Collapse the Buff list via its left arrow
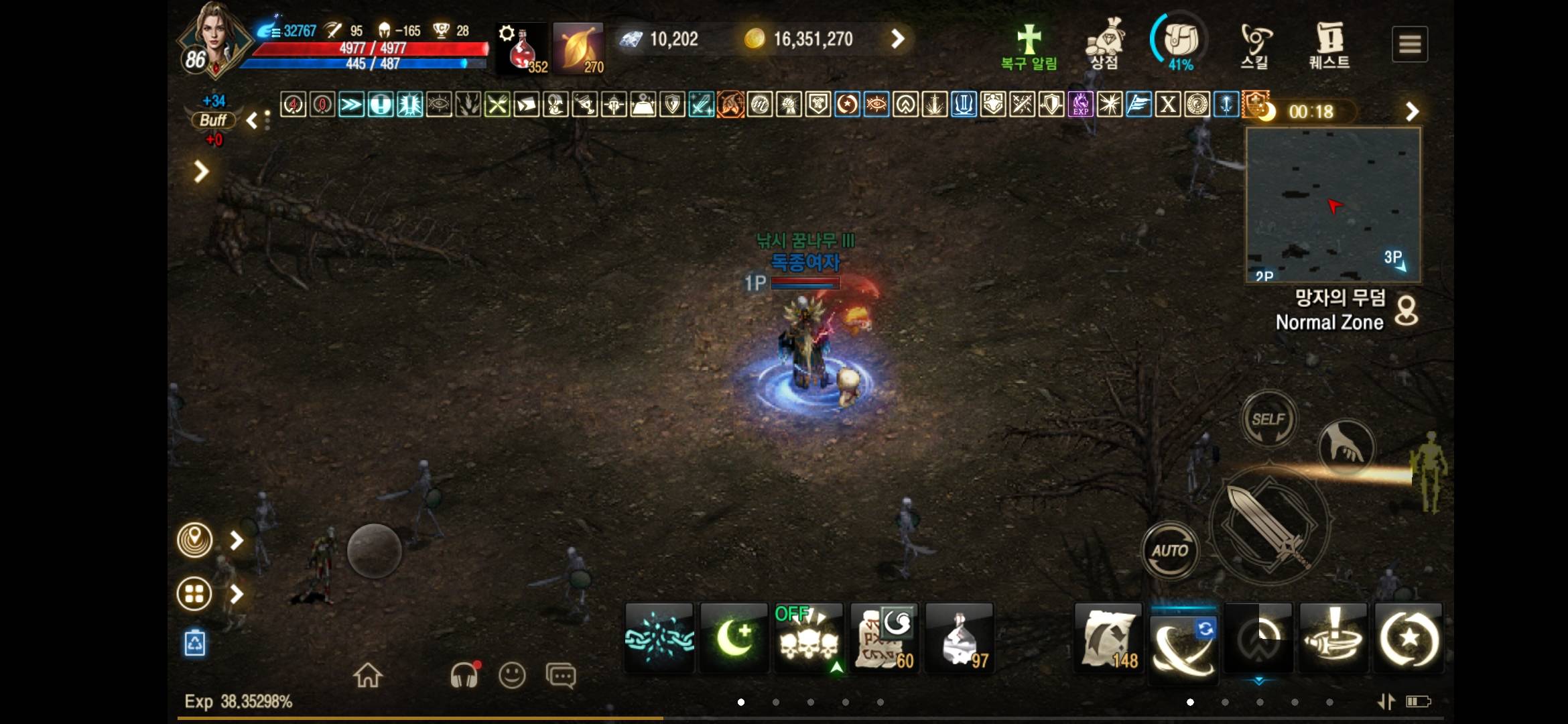The image size is (1568, 724). [251, 119]
